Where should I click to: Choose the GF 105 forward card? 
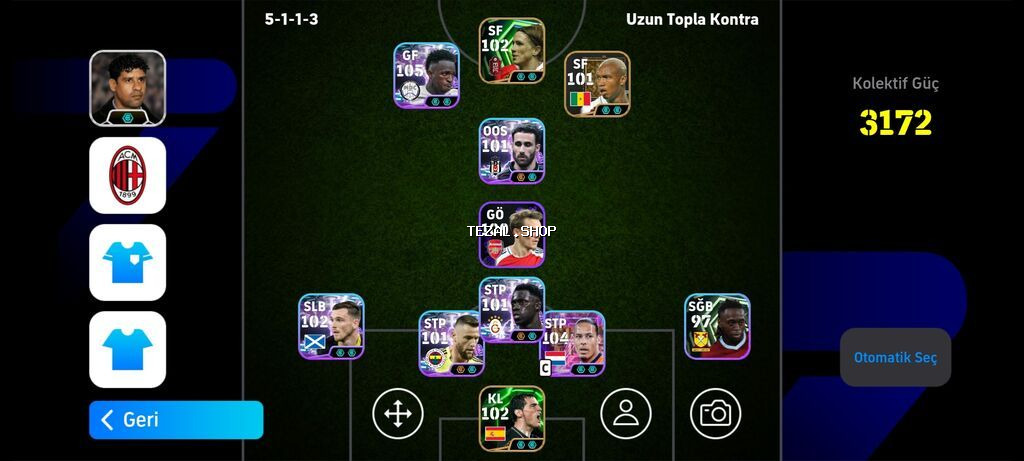pyautogui.click(x=426, y=75)
